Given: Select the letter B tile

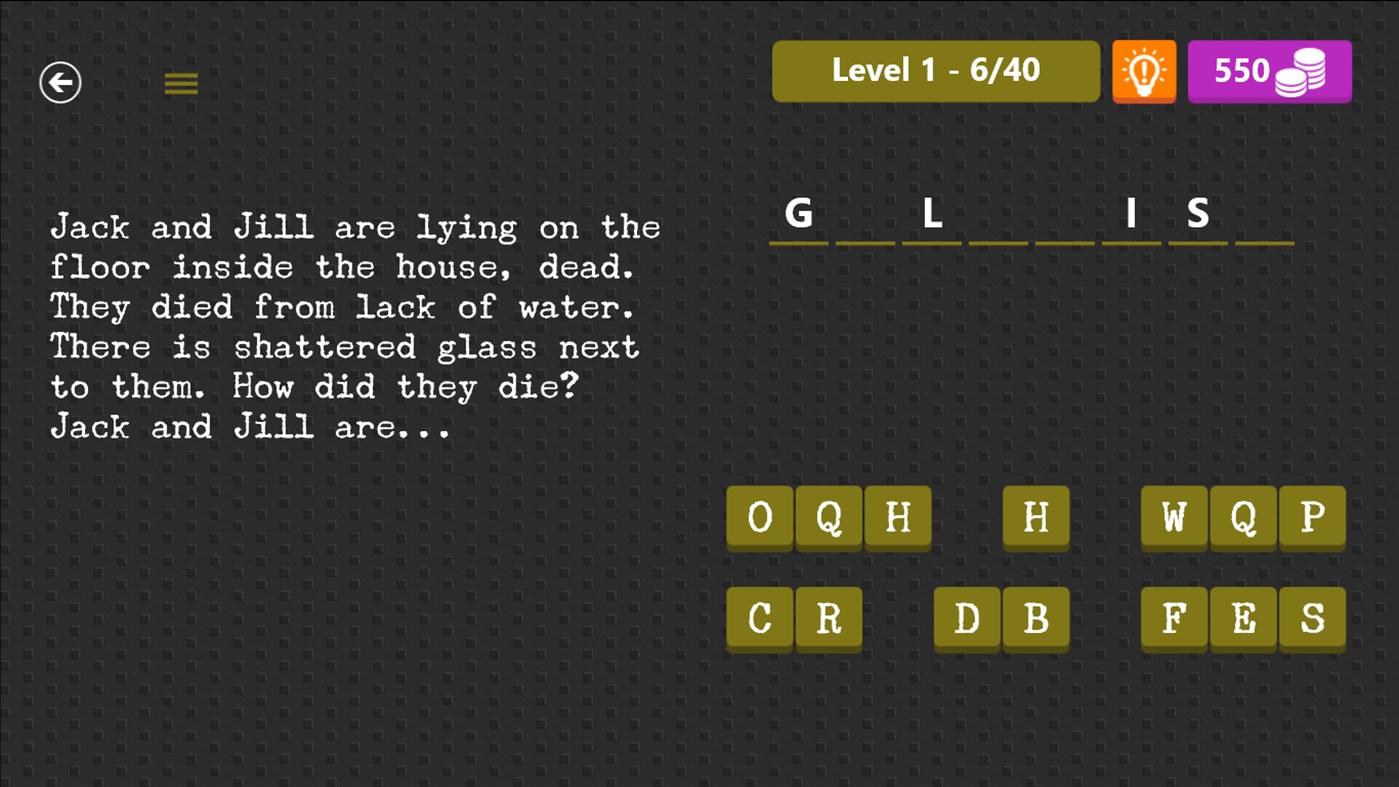Looking at the screenshot, I should point(1036,619).
